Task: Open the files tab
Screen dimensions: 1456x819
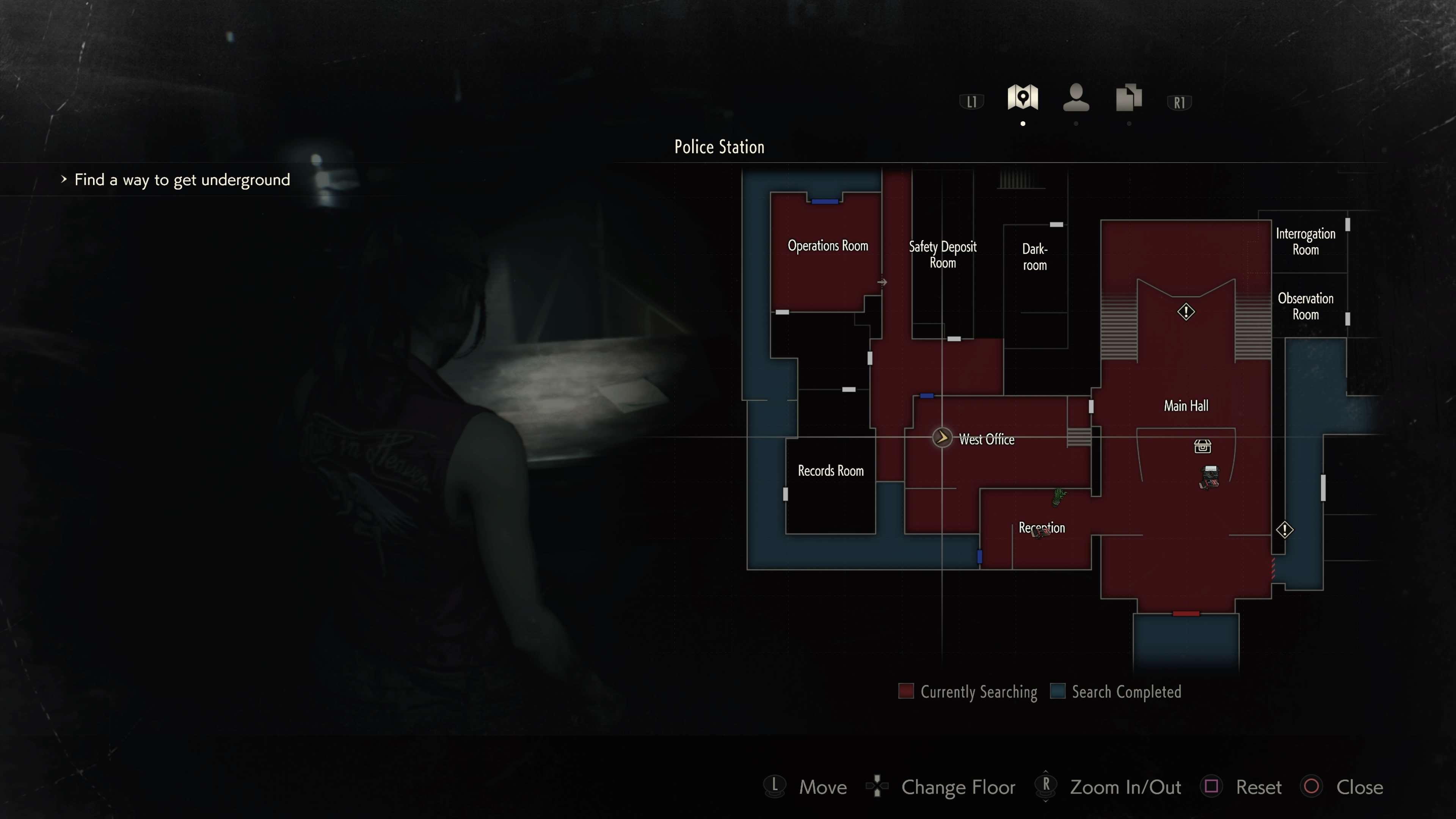Action: [x=1129, y=97]
